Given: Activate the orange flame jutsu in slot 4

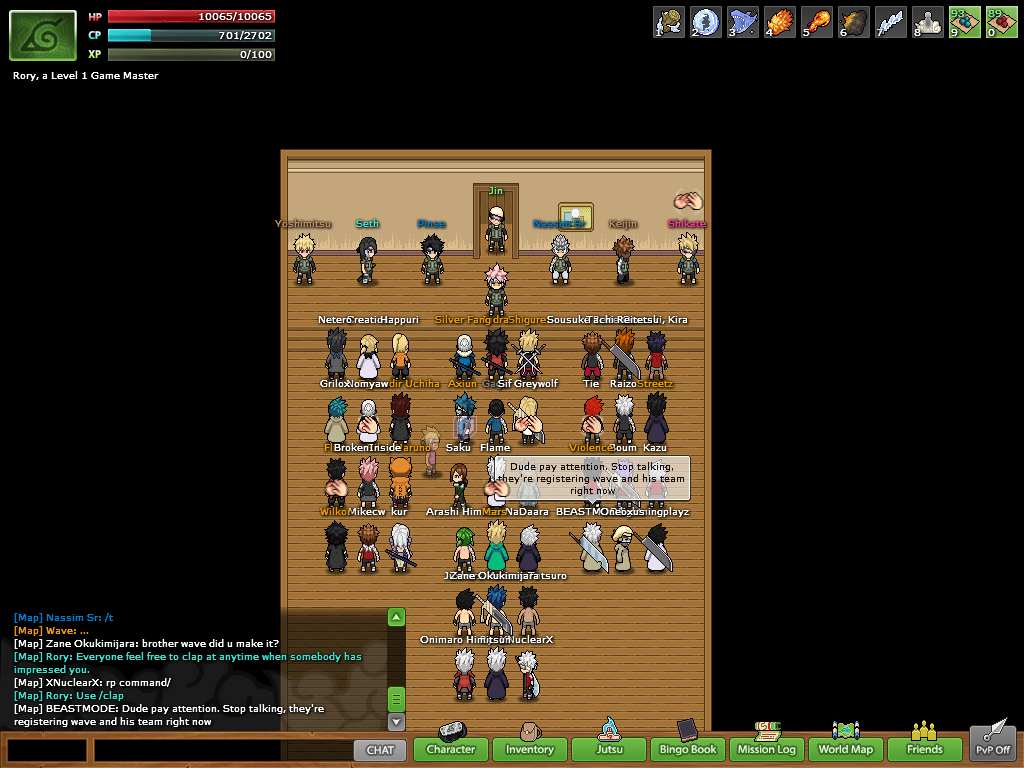Looking at the screenshot, I should pos(780,22).
